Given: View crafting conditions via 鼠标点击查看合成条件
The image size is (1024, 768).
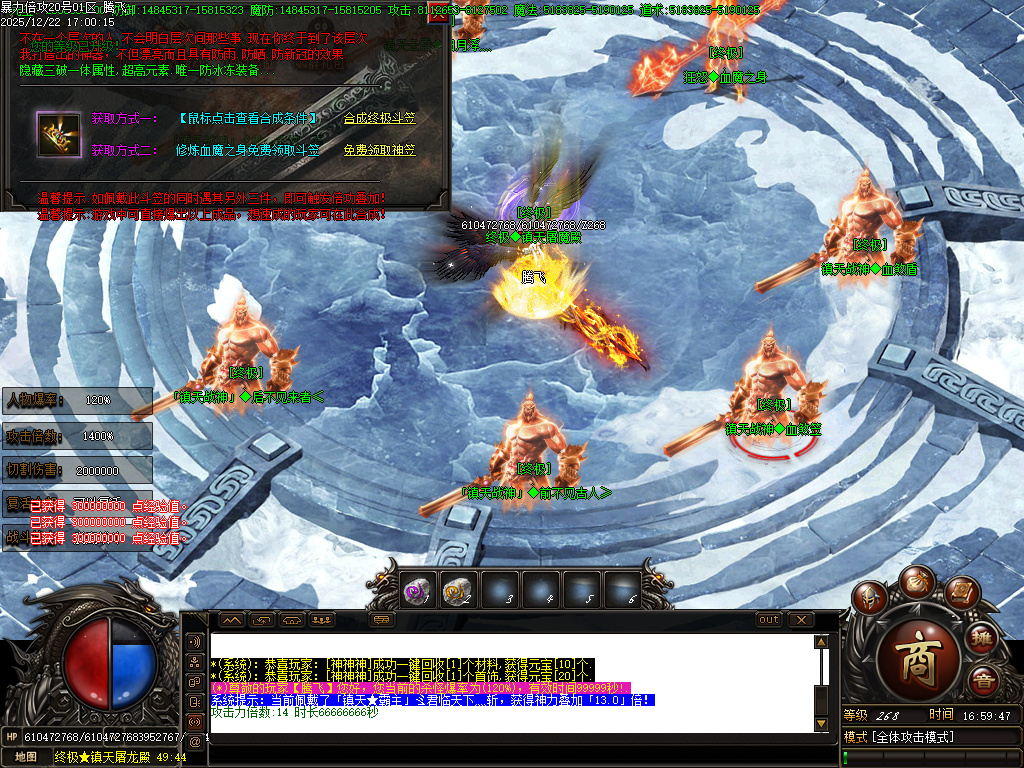Looking at the screenshot, I should [248, 118].
